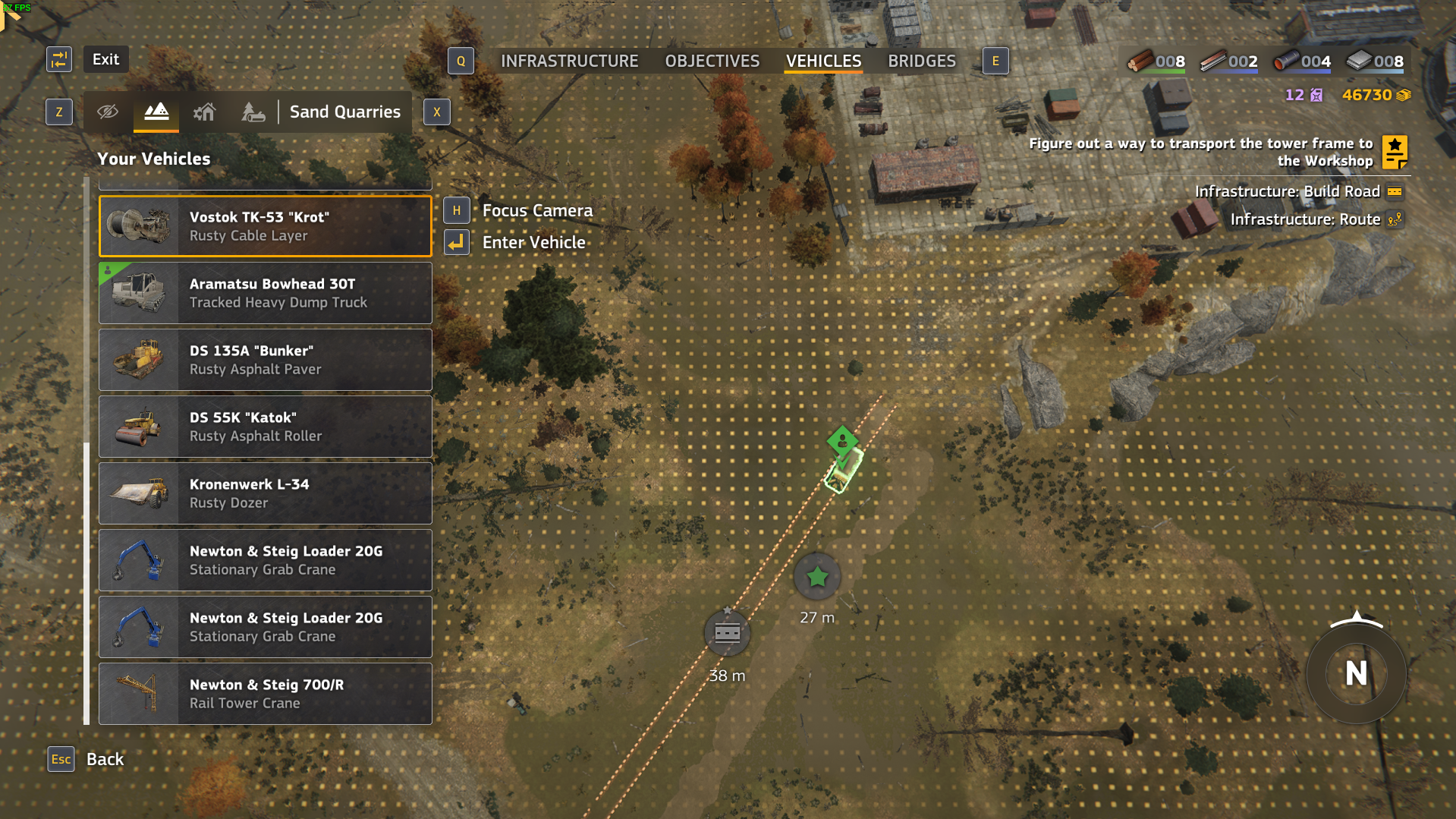This screenshot has height=819, width=1456.
Task: Open the production buildings map filter
Action: click(204, 112)
